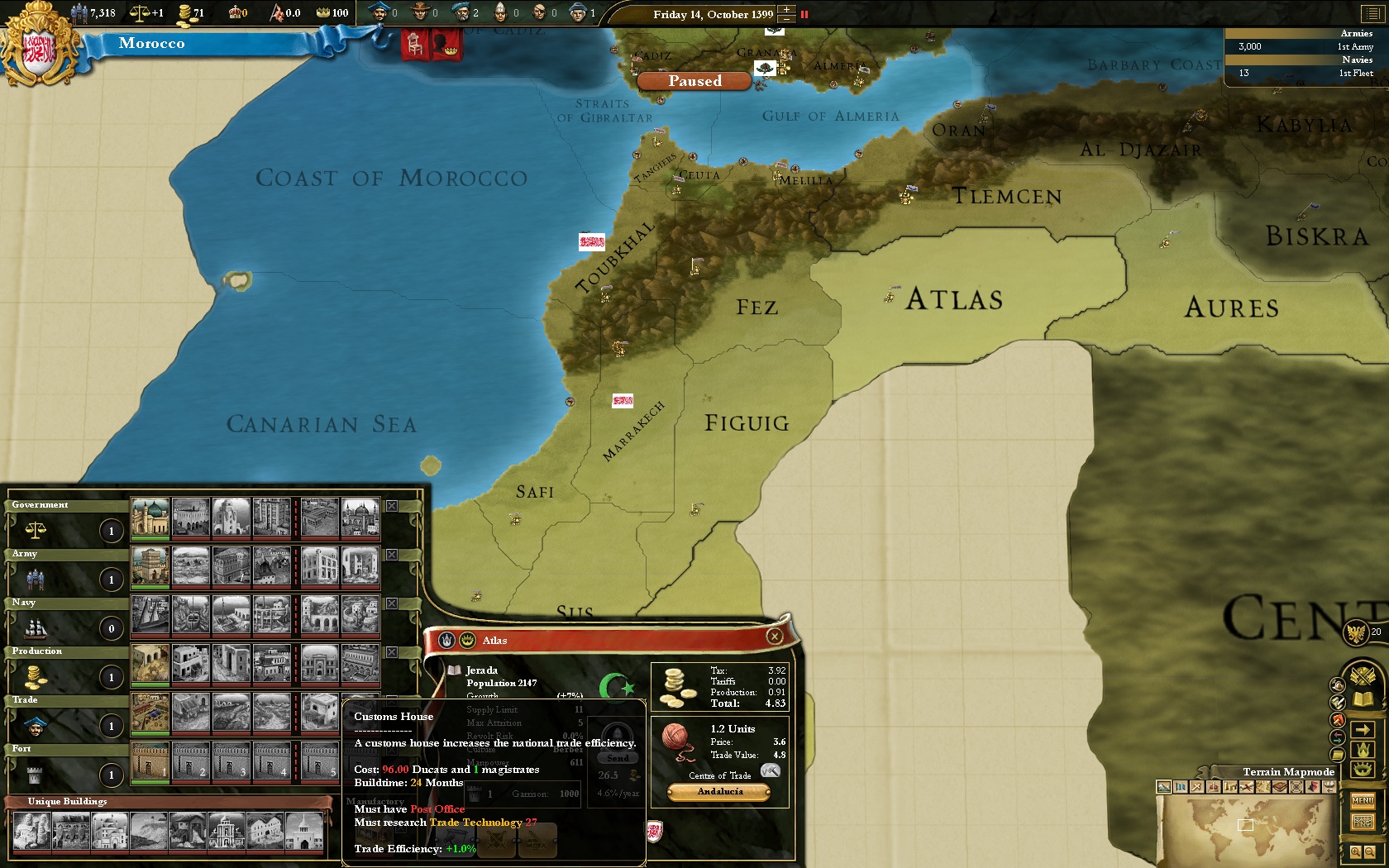
Task: Click the treasury gold coins icon in top bar
Action: (184, 12)
